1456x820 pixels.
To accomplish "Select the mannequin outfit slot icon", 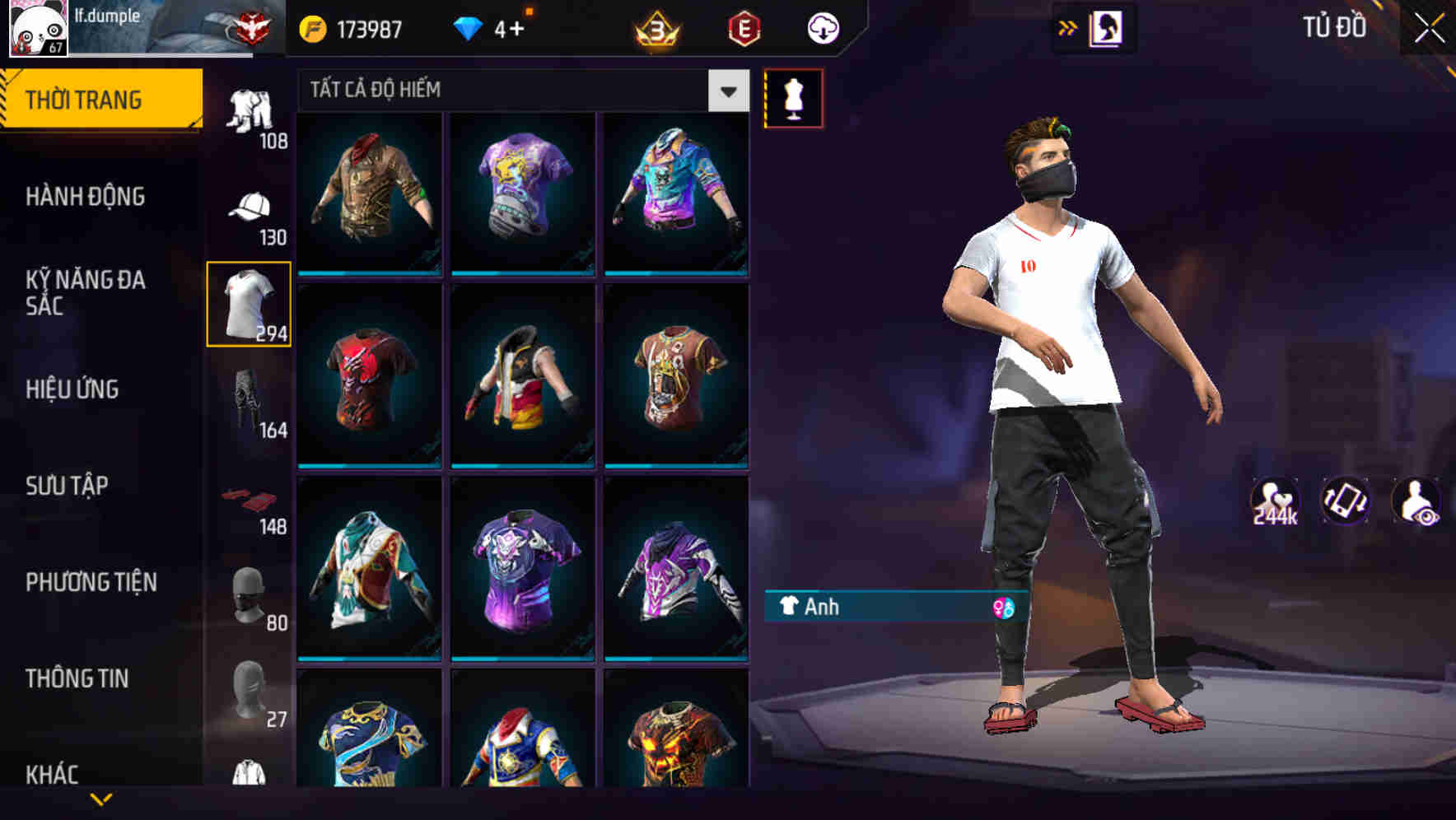I will (x=795, y=99).
